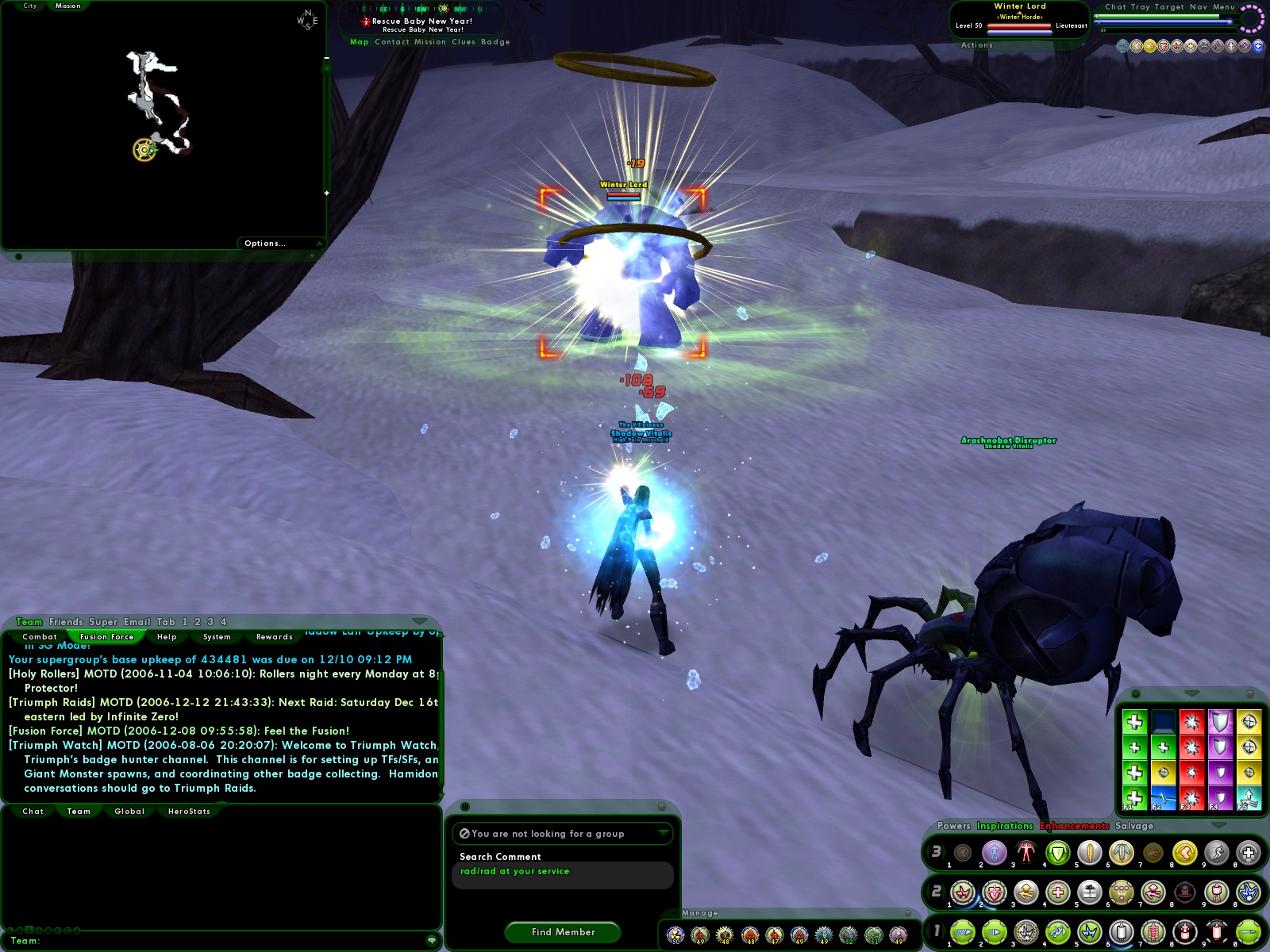The width and height of the screenshot is (1270, 952).
Task: Activate the first power in tray 1
Action: (962, 932)
